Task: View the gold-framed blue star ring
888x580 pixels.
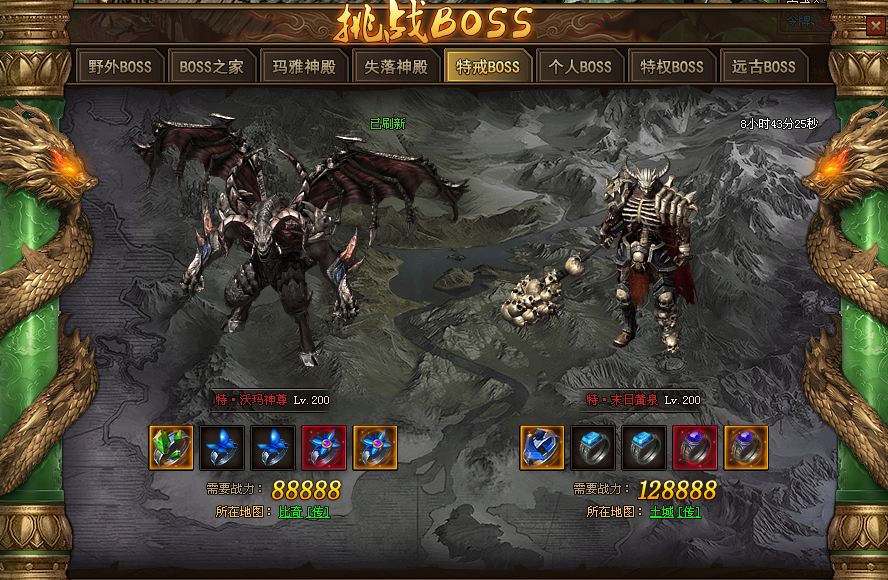Action: pyautogui.click(x=375, y=447)
